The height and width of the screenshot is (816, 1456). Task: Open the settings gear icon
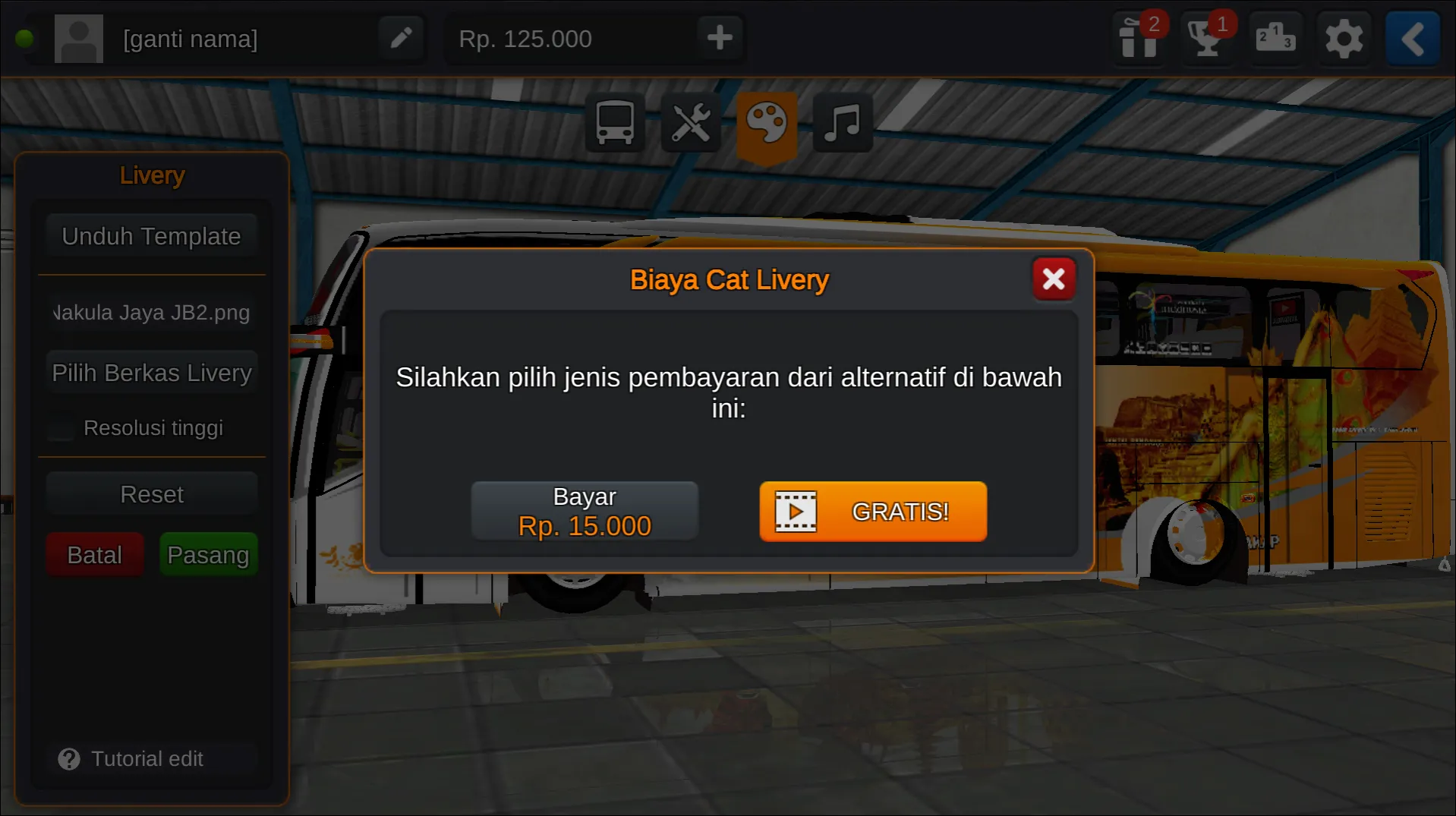[x=1344, y=39]
